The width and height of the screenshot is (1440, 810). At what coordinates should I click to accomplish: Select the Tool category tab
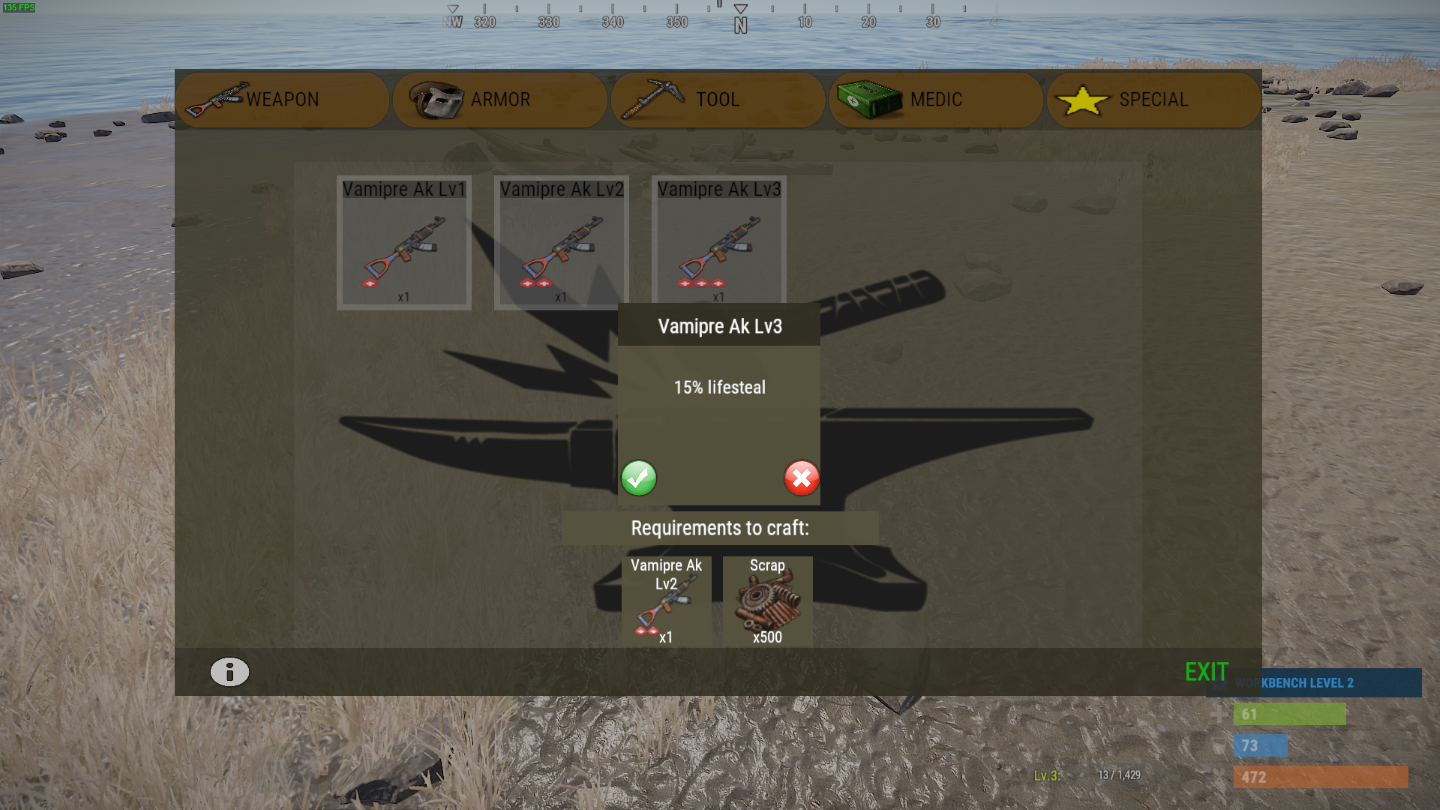coord(717,100)
